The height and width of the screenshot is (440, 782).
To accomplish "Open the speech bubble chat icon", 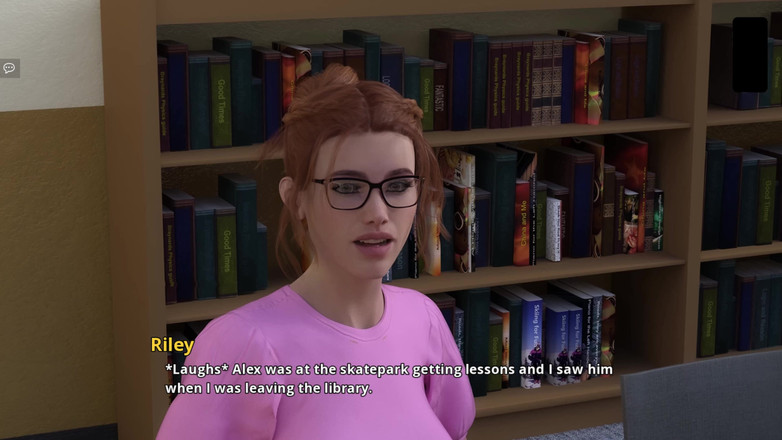I will click(9, 68).
